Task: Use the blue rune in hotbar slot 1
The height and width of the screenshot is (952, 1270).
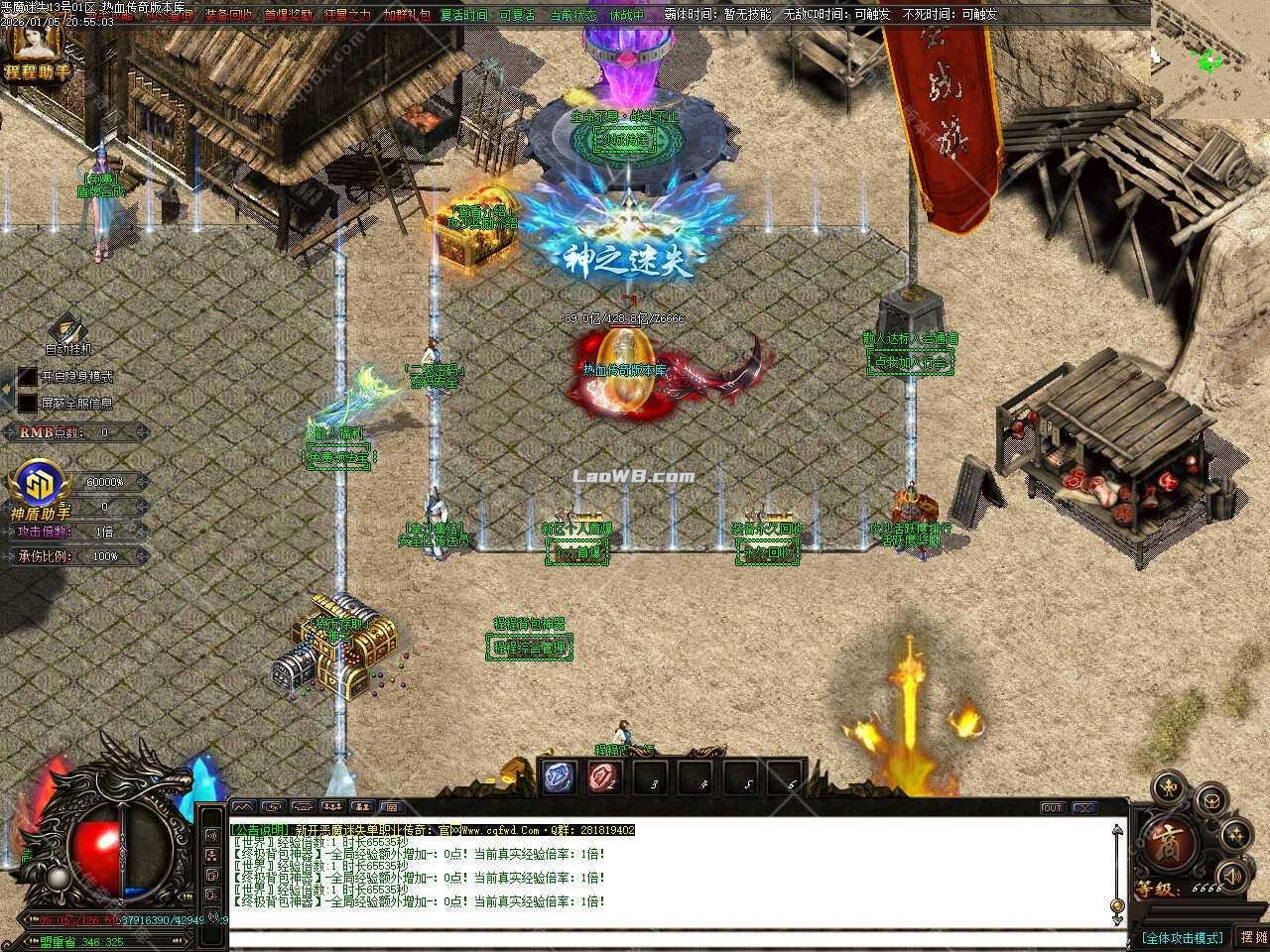Action: pos(558,777)
